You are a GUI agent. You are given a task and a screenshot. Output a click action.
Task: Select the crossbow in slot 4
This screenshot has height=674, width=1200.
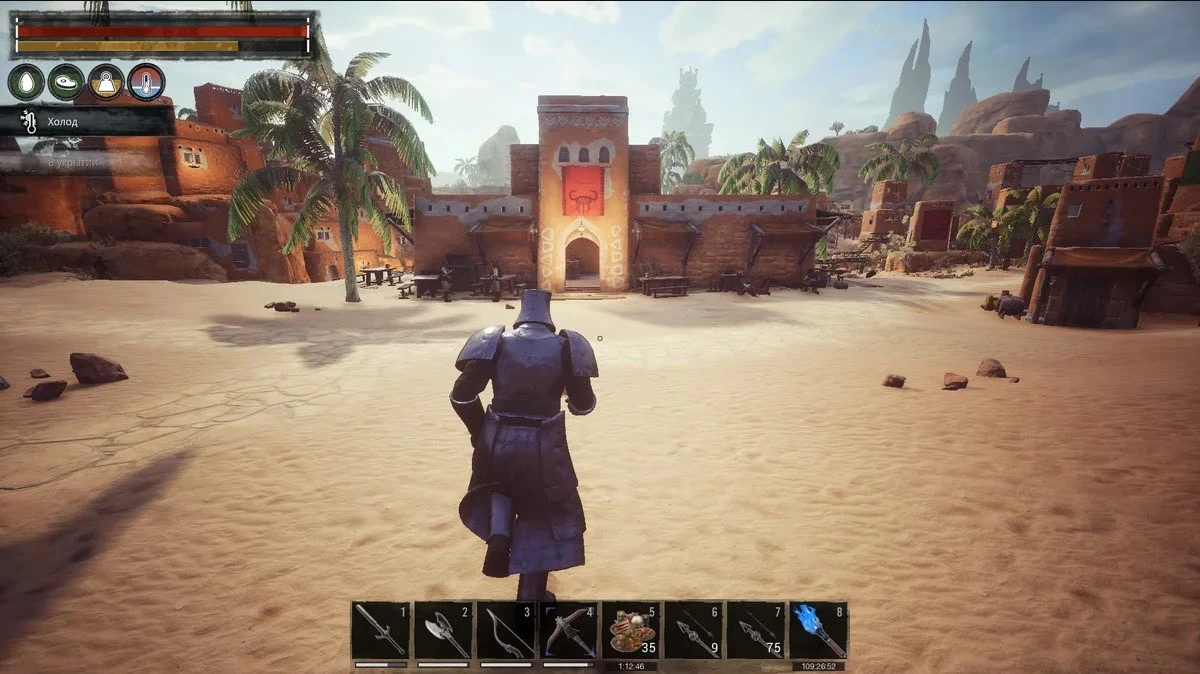(x=568, y=630)
